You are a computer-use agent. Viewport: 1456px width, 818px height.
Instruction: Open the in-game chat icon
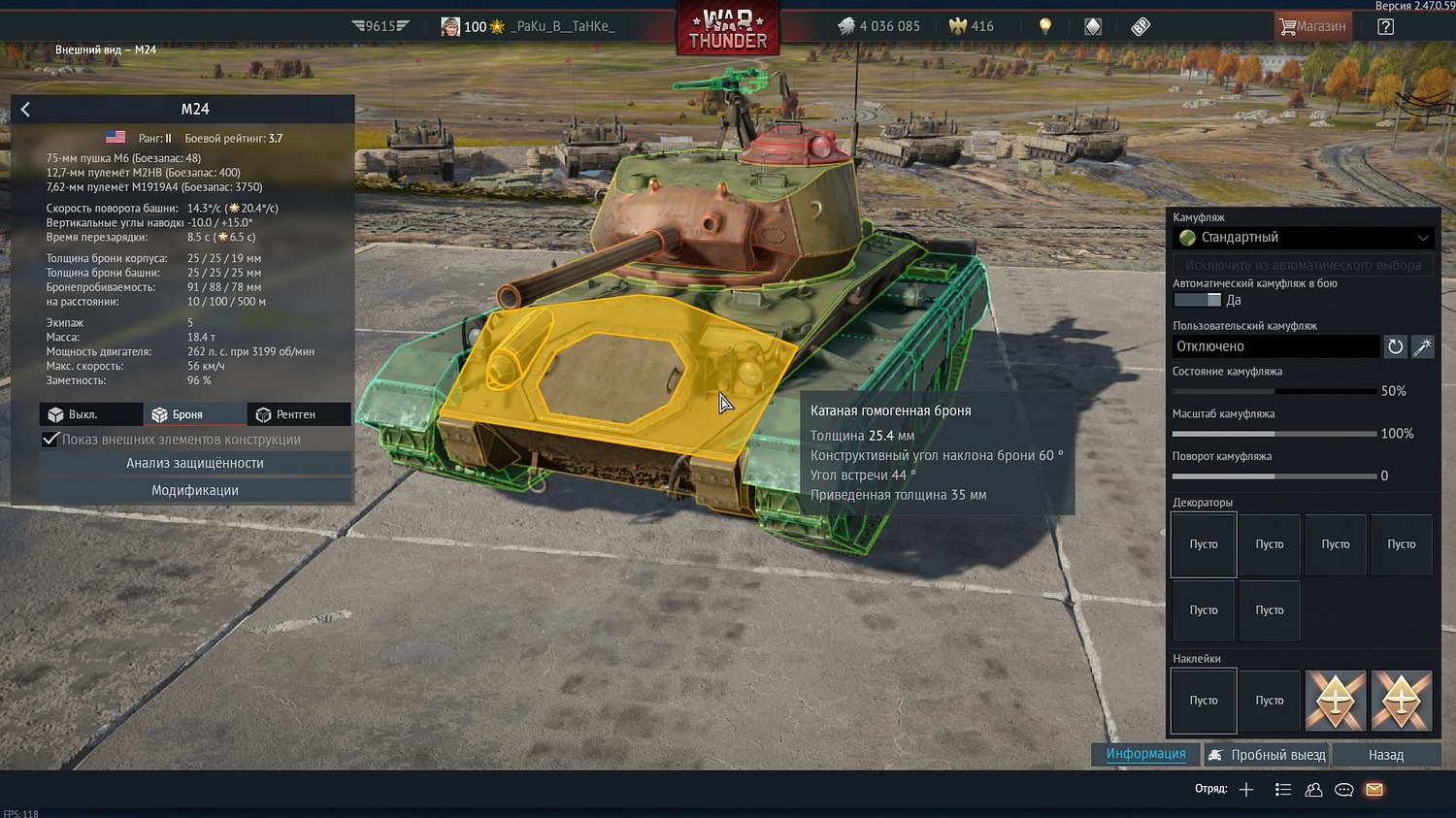pyautogui.click(x=1343, y=790)
